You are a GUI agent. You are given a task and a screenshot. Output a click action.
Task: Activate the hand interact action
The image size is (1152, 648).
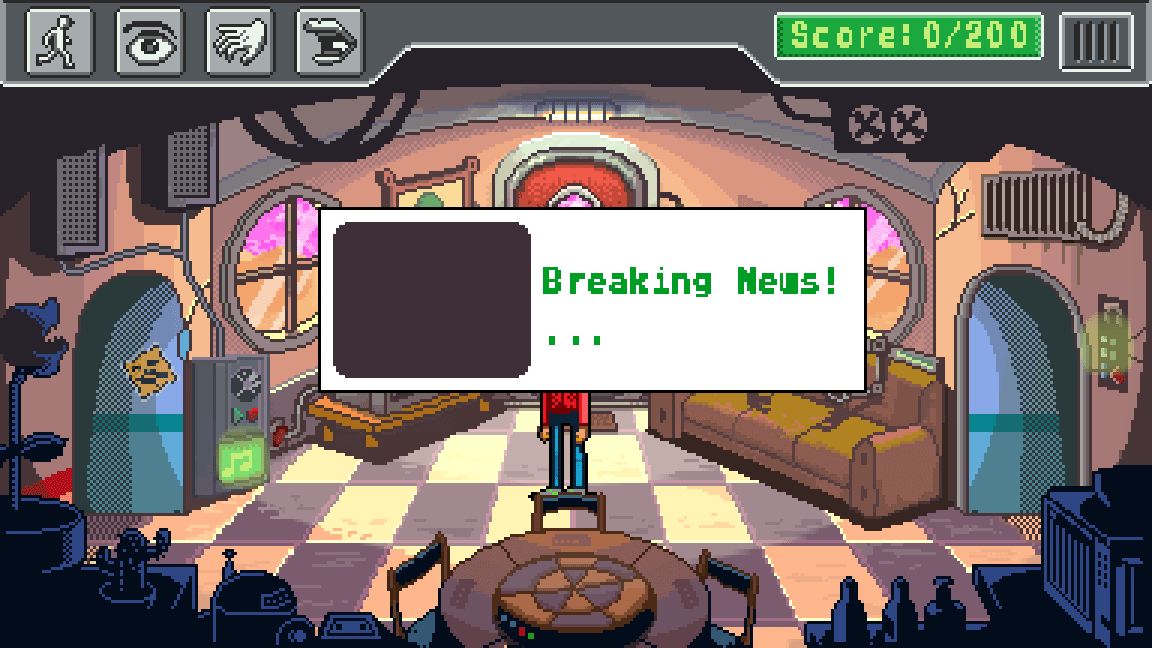[x=239, y=42]
